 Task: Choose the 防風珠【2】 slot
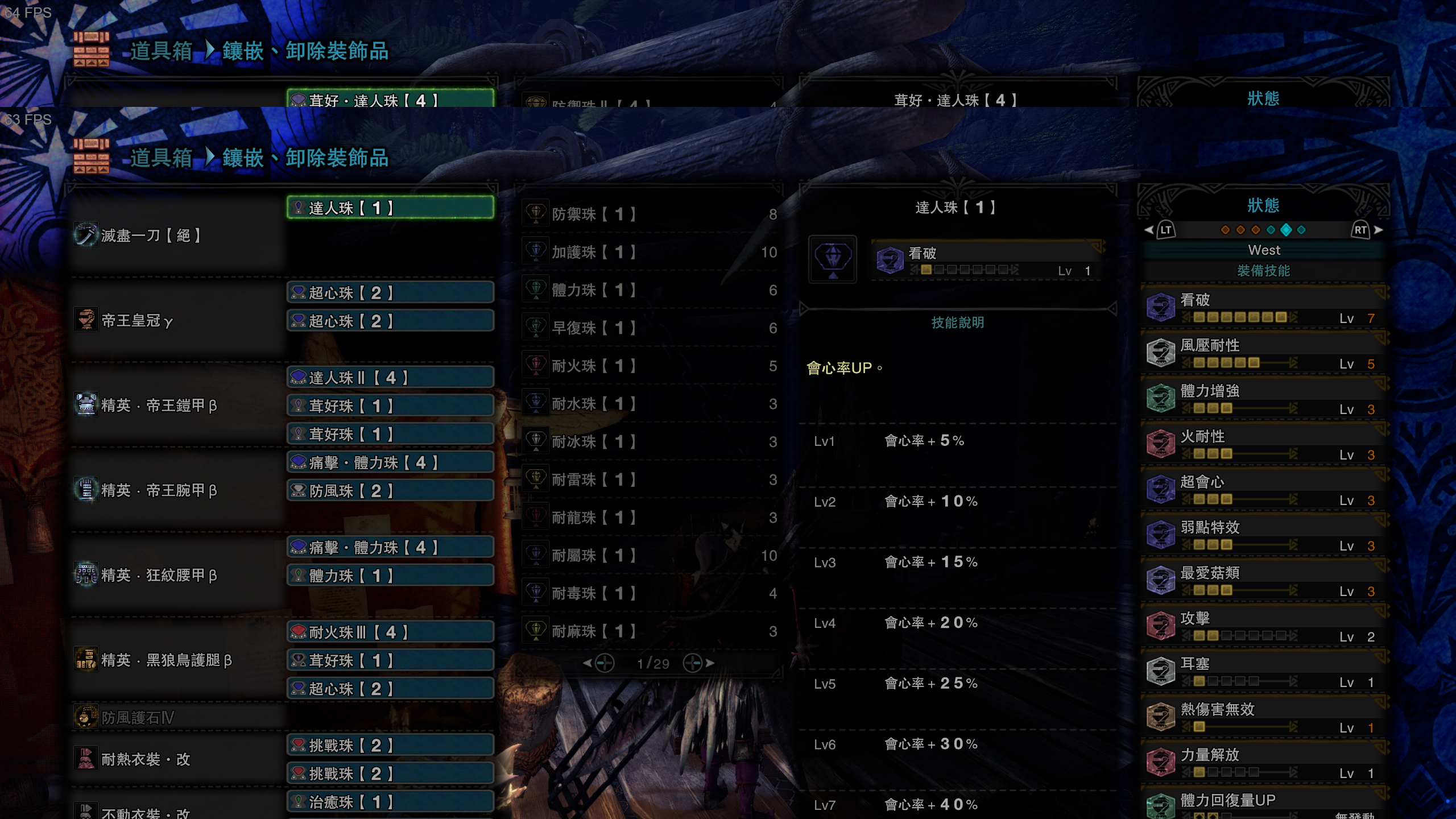click(390, 491)
